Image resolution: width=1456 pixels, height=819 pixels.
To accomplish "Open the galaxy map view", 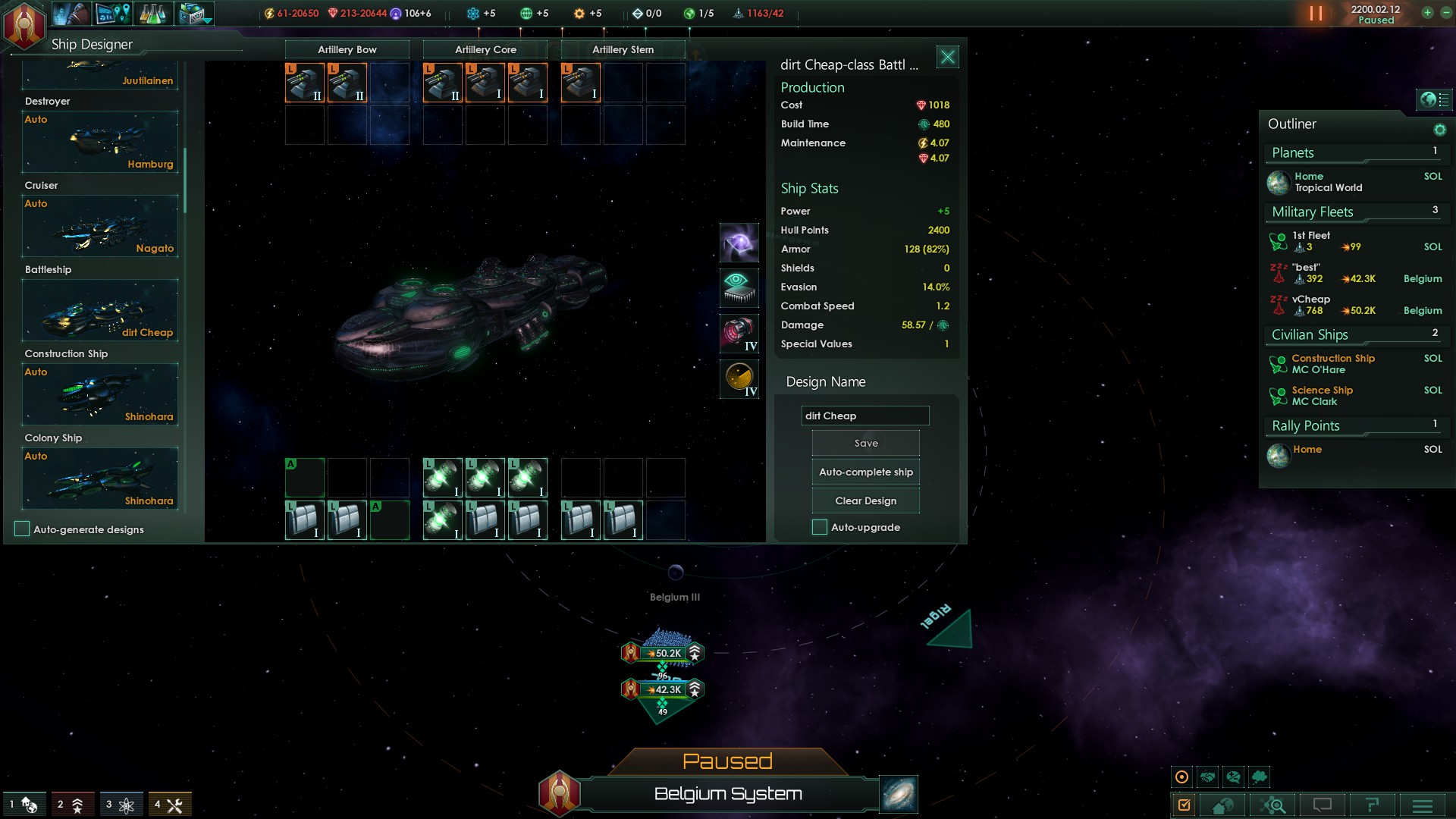I will click(899, 794).
